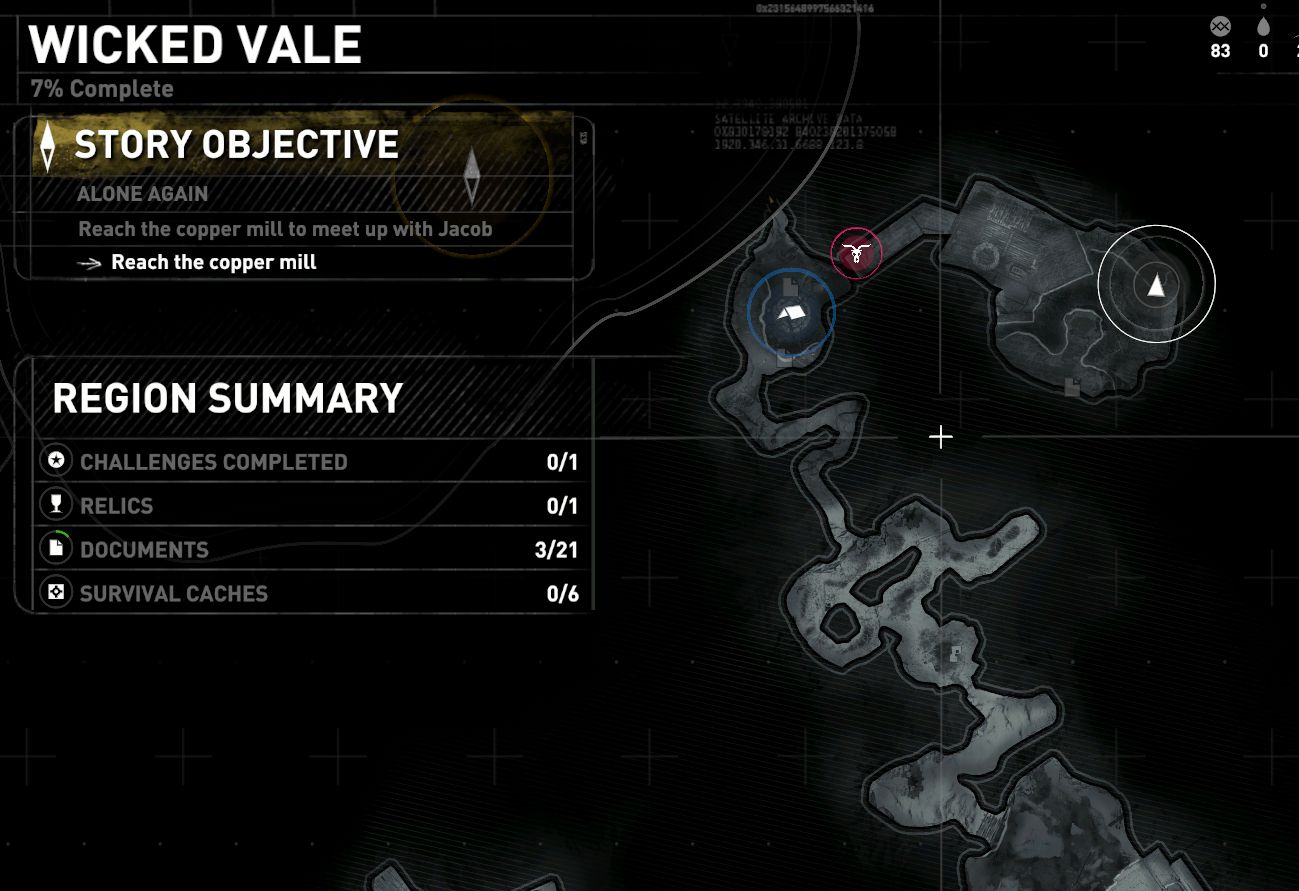
Task: Open the Region Summary panel header
Action: click(227, 397)
